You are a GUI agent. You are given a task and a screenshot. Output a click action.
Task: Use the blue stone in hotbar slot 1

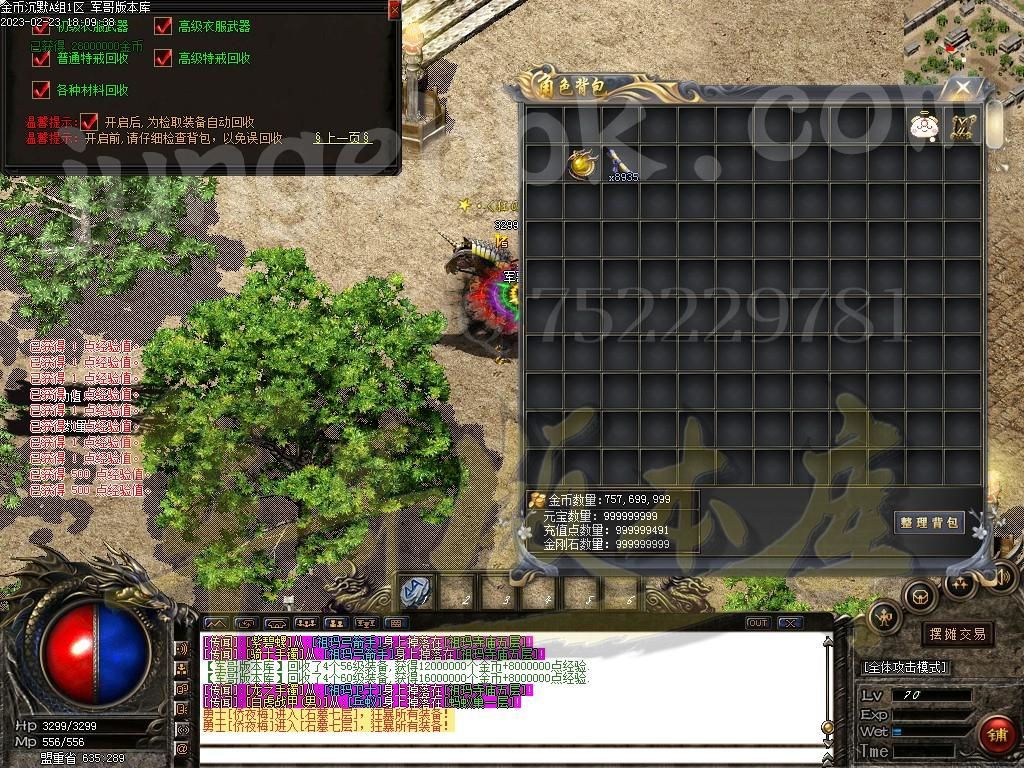coord(414,592)
